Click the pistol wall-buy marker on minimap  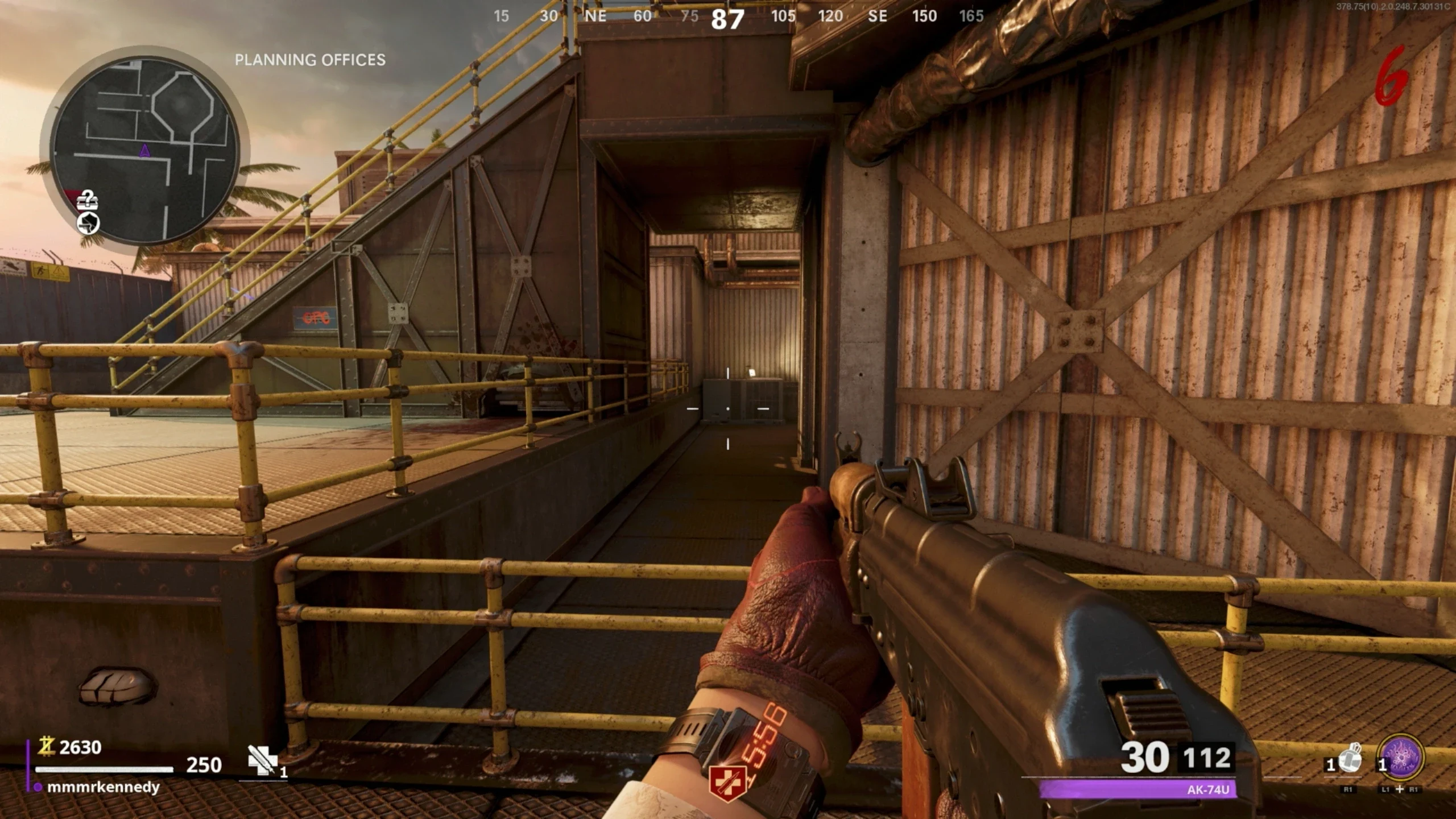[x=88, y=224]
